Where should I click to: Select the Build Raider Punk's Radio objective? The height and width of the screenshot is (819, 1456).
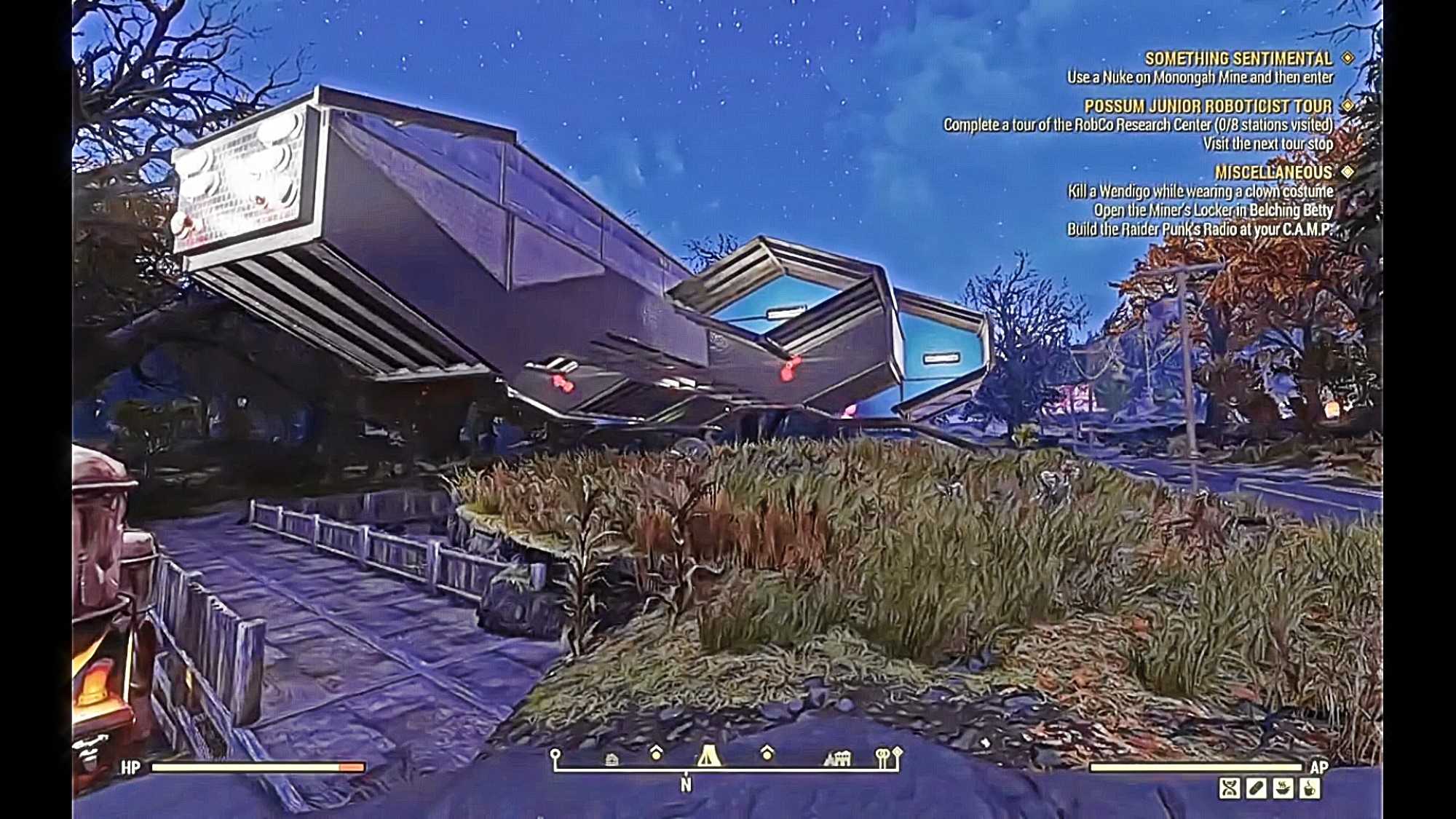[x=1200, y=229]
